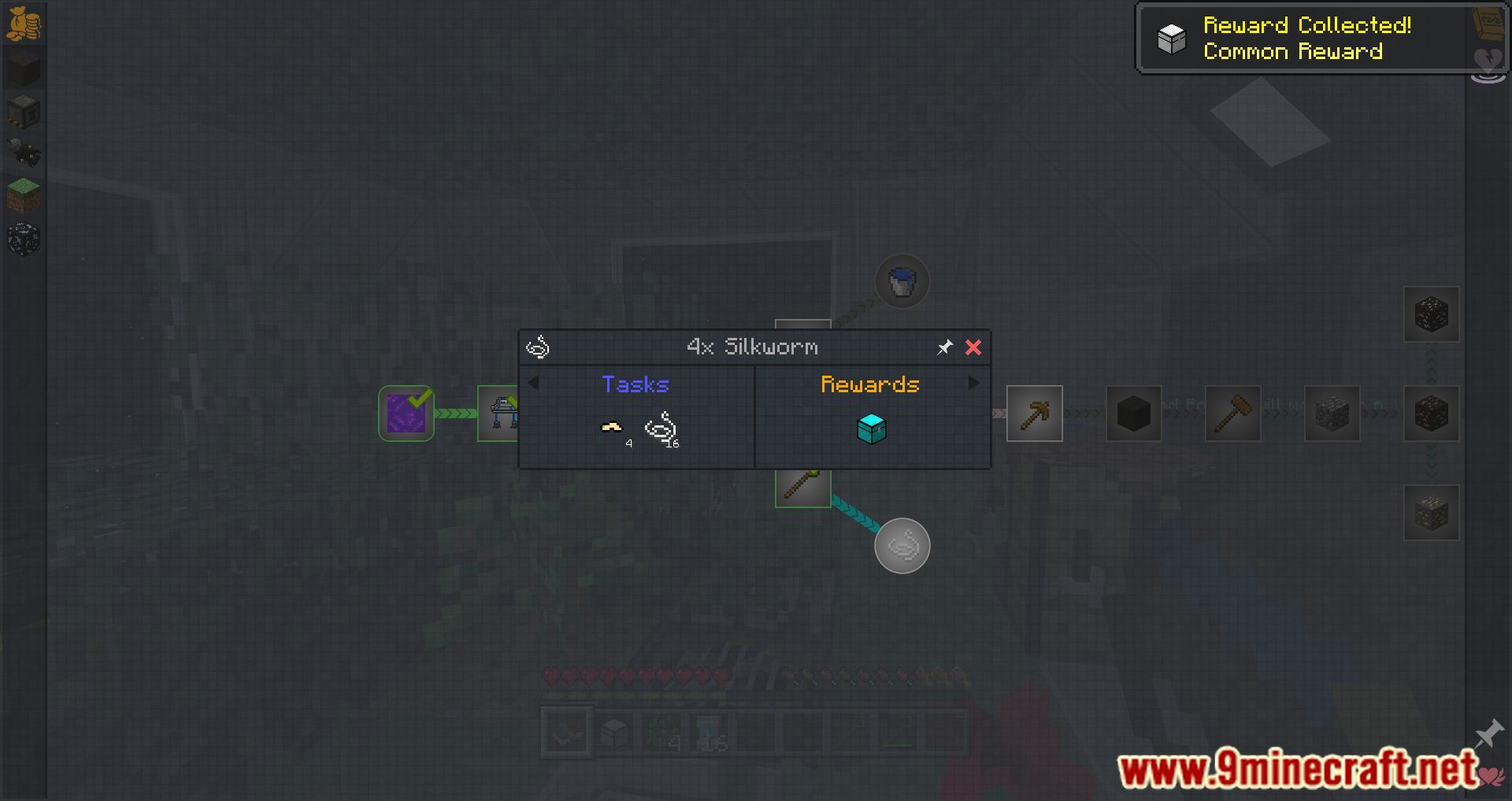Screen dimensions: 1512x801
Task: Open the money bag rewards panel
Action: (x=26, y=24)
